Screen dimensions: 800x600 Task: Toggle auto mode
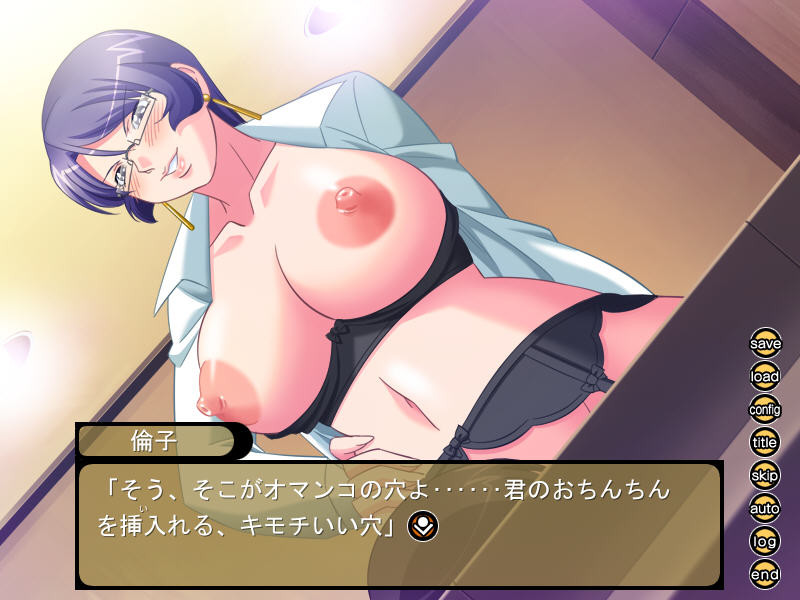tap(765, 507)
